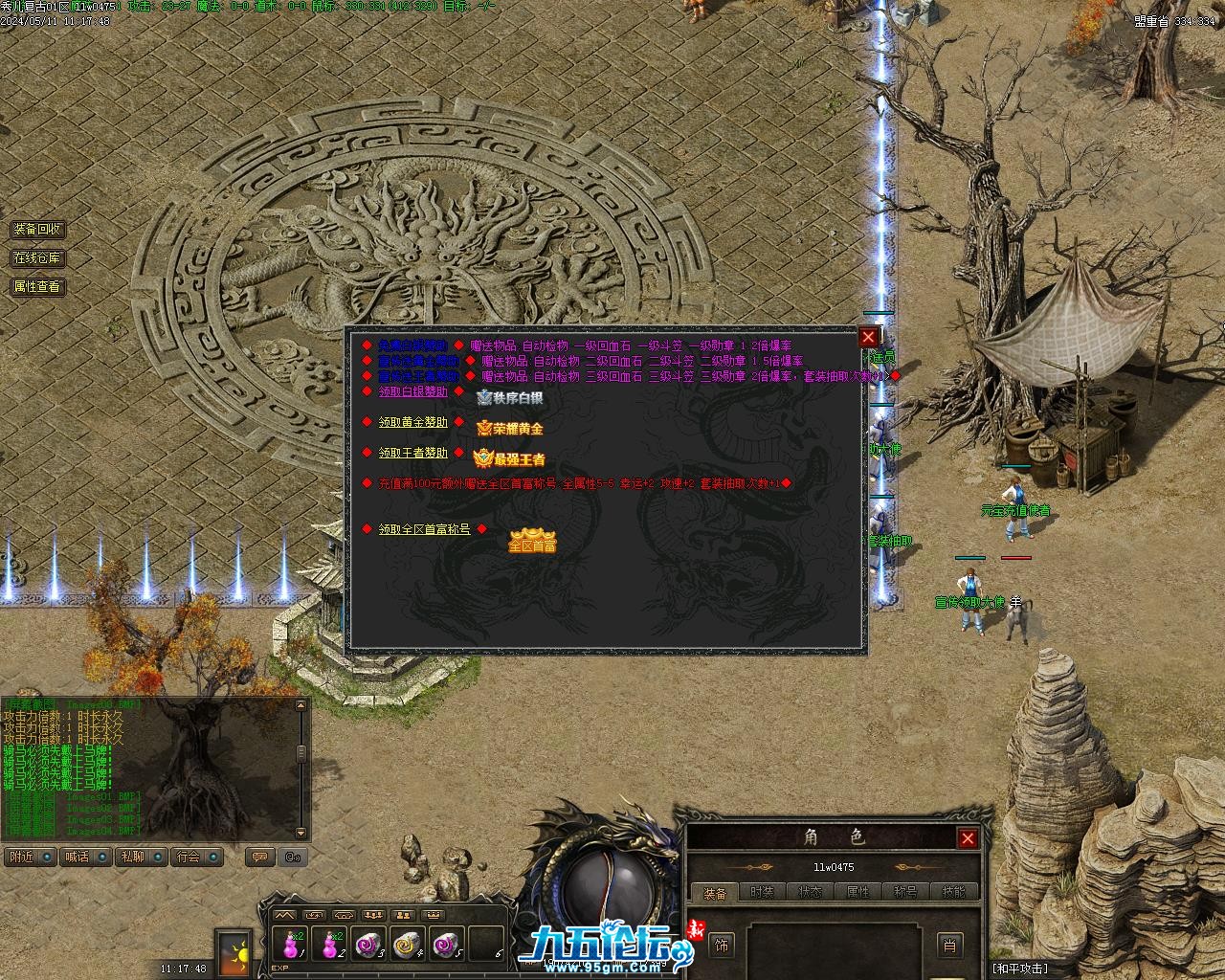Viewport: 1225px width, 980px height.
Task: Claim the 领取黄金赞助 gold sponsorship link
Action: point(412,422)
